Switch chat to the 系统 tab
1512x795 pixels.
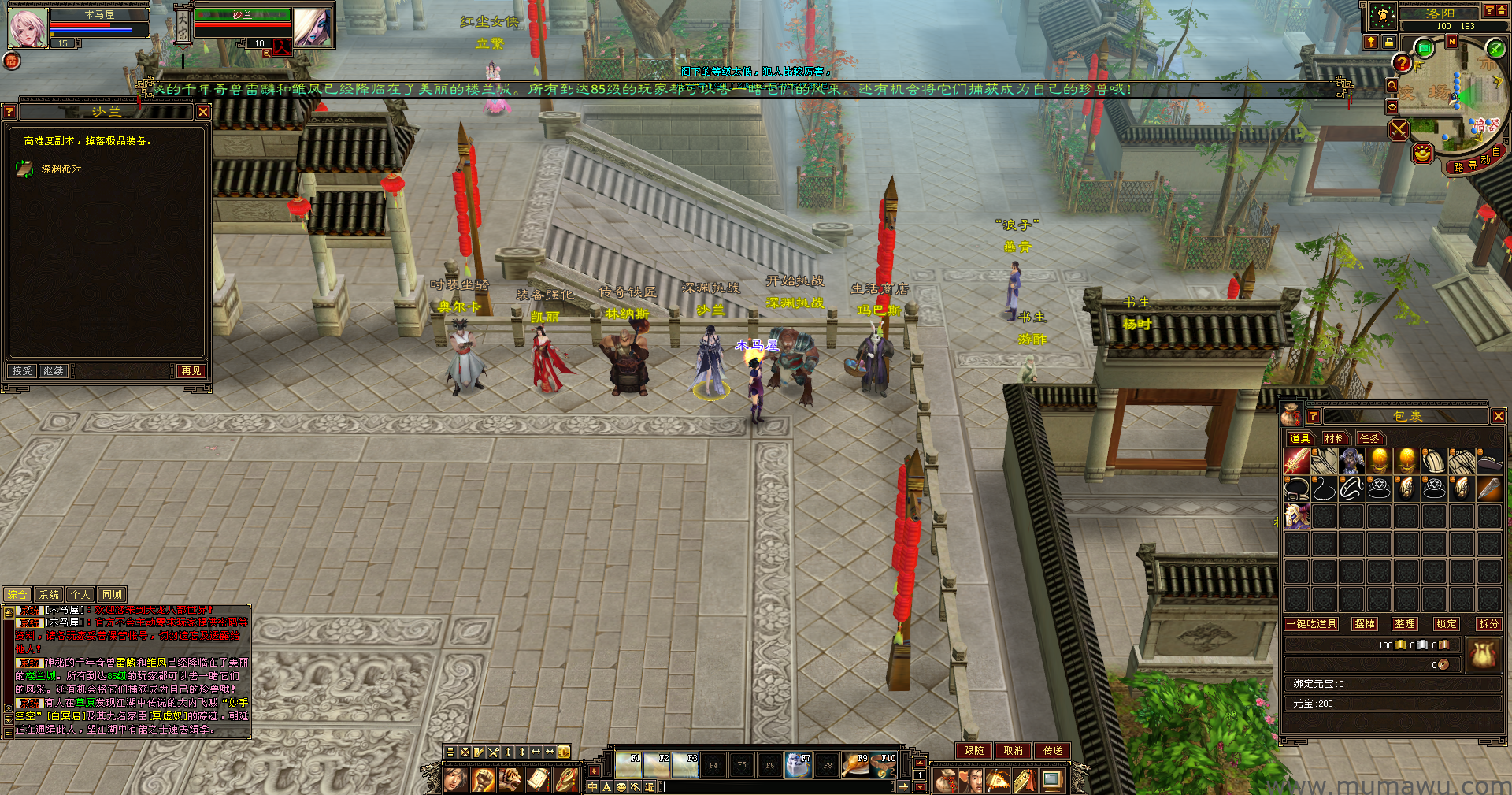[49, 595]
